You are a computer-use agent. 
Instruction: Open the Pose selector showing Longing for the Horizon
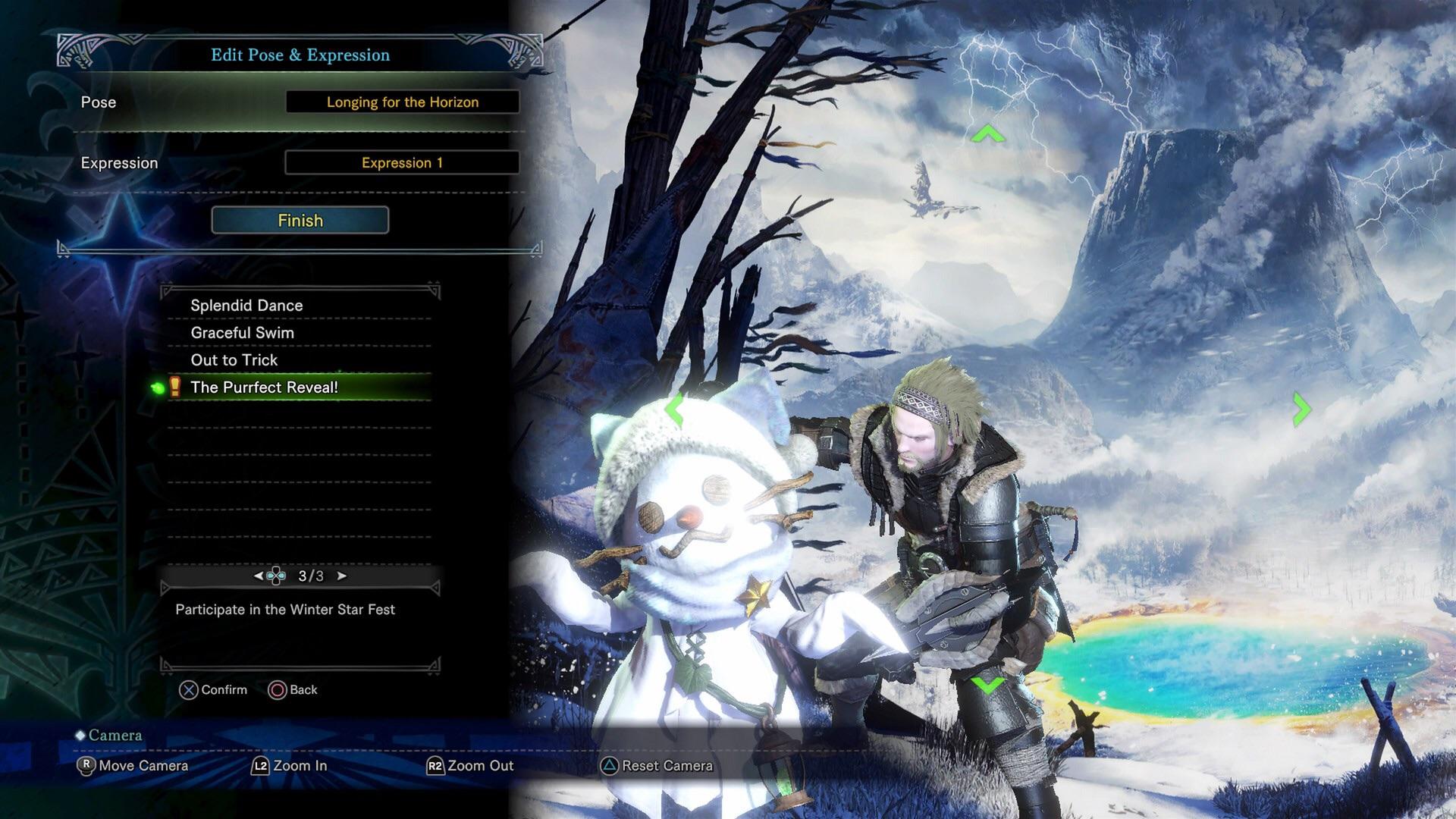[x=402, y=102]
